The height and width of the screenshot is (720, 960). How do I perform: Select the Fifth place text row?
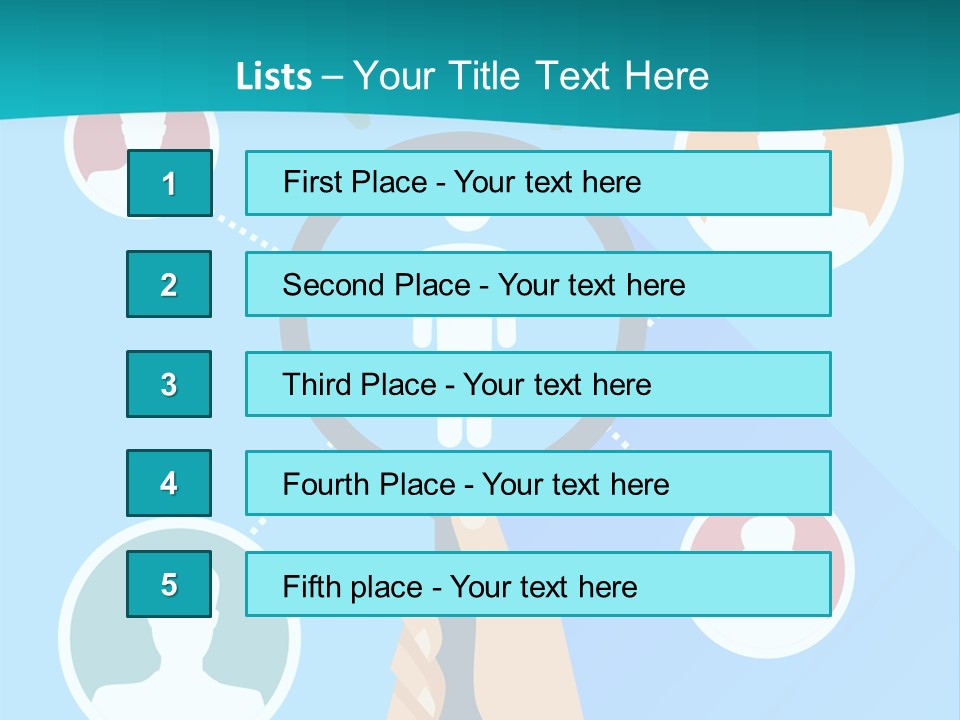(x=538, y=584)
